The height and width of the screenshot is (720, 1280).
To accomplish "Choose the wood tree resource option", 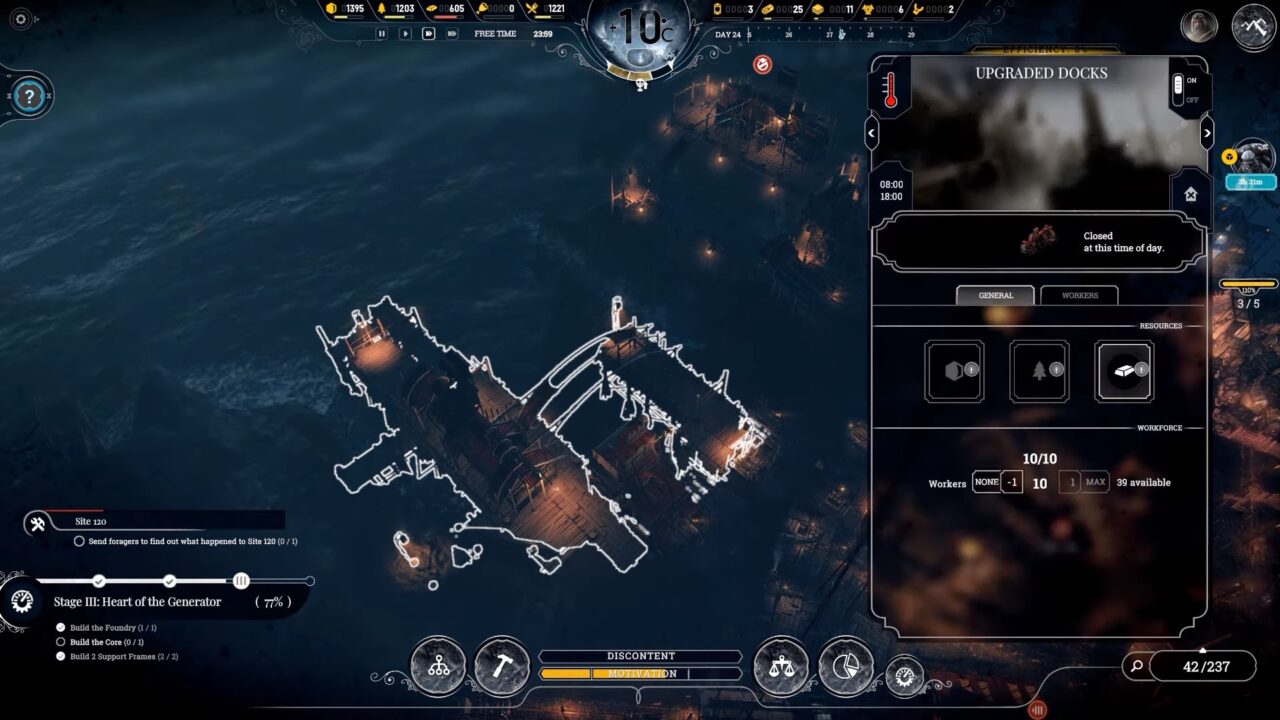I will pos(1039,371).
